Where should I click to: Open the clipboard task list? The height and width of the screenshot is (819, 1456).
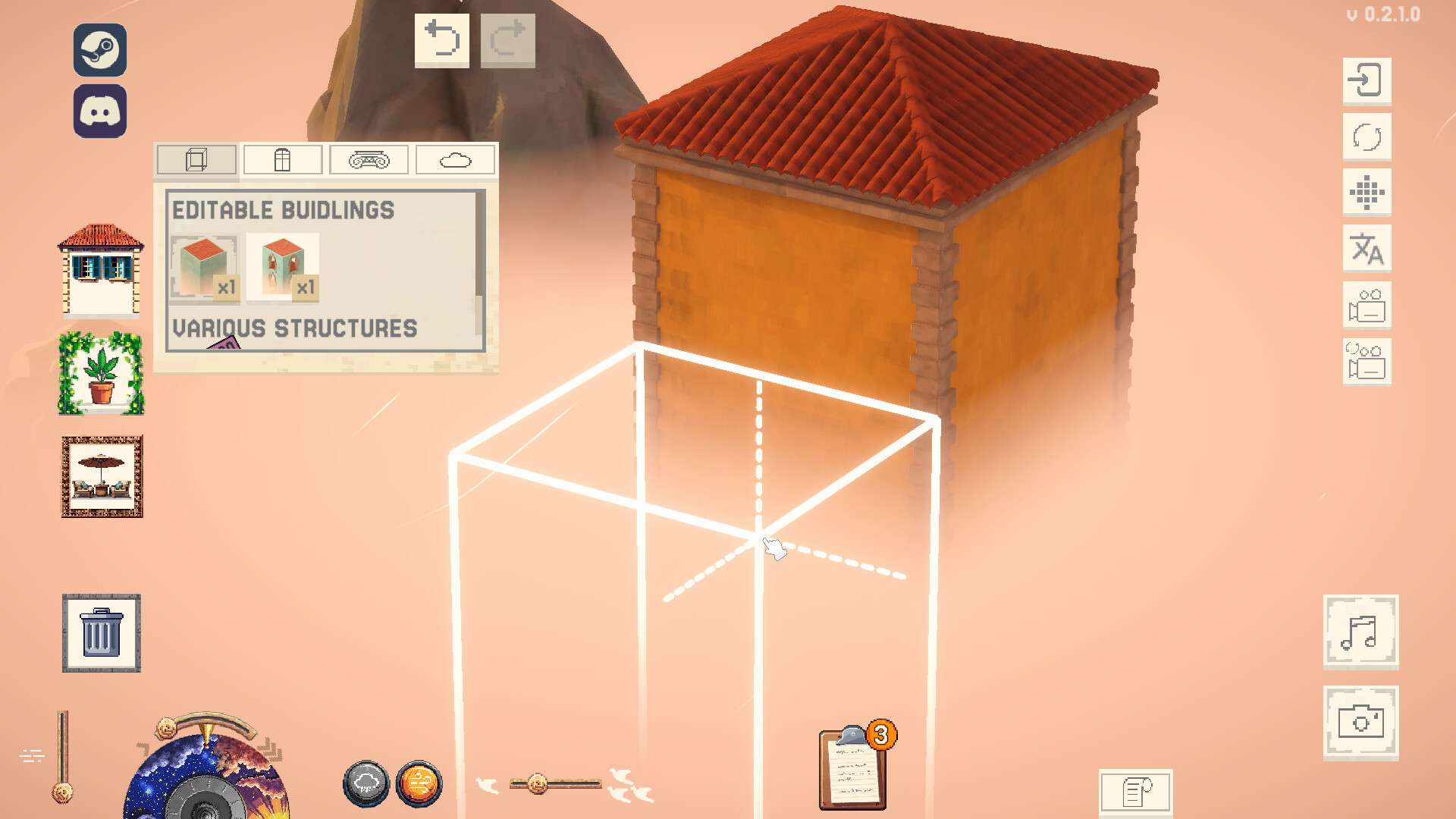pos(853,769)
